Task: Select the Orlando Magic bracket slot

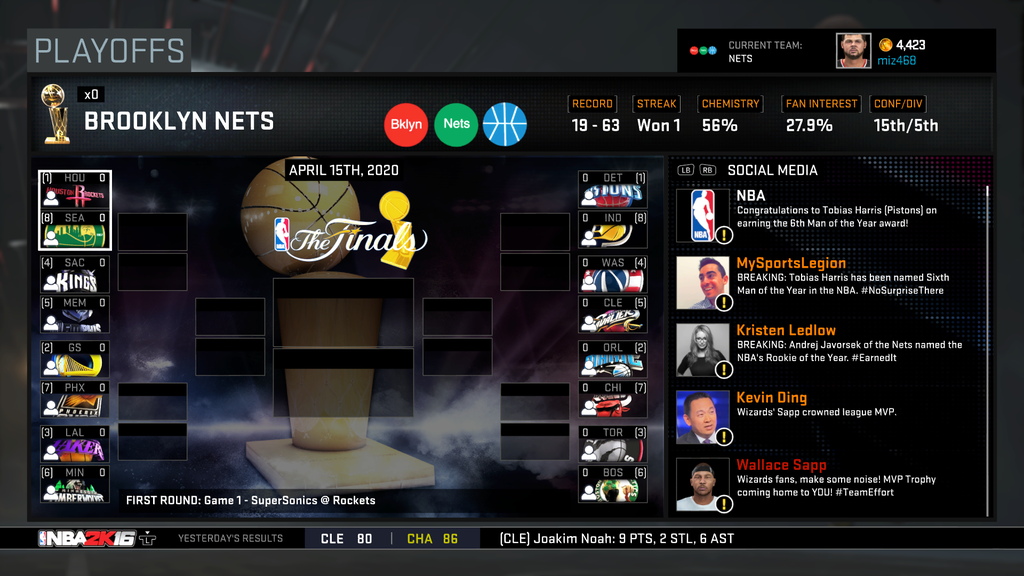Action: [x=613, y=360]
